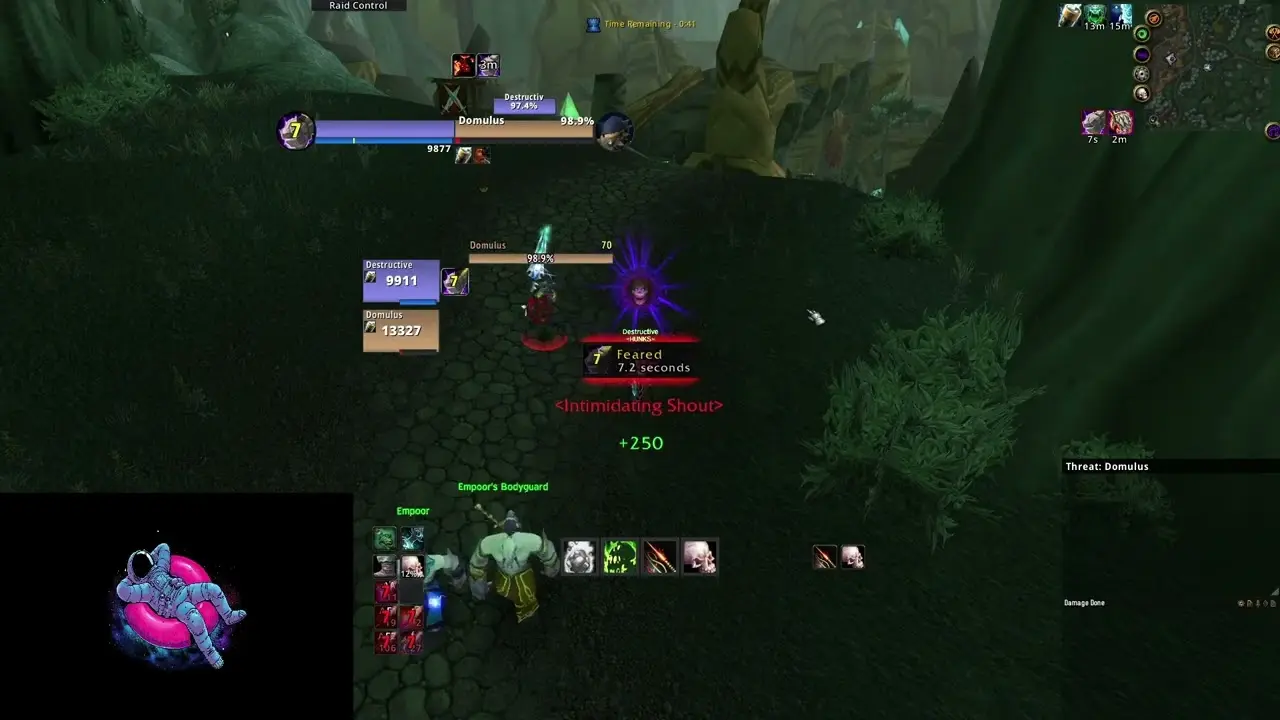Click the astronaut stream overlay logo
The width and height of the screenshot is (1280, 720).
pos(178,605)
